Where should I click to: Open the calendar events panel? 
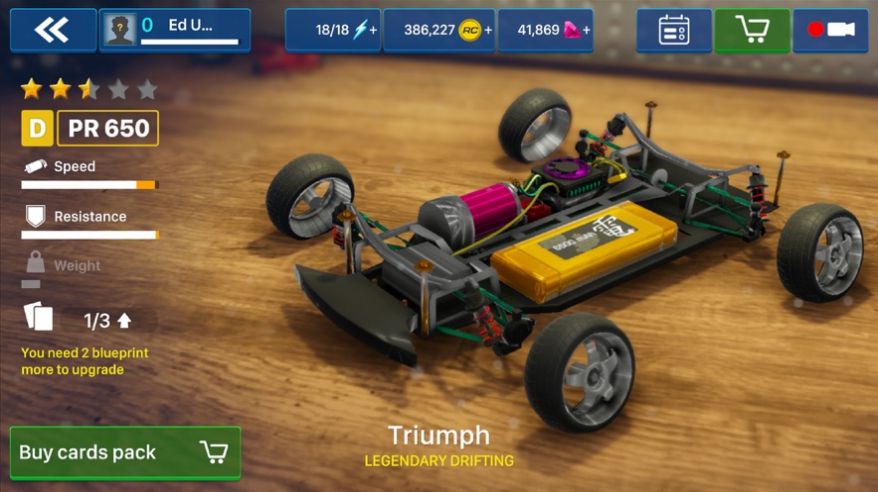click(x=674, y=30)
